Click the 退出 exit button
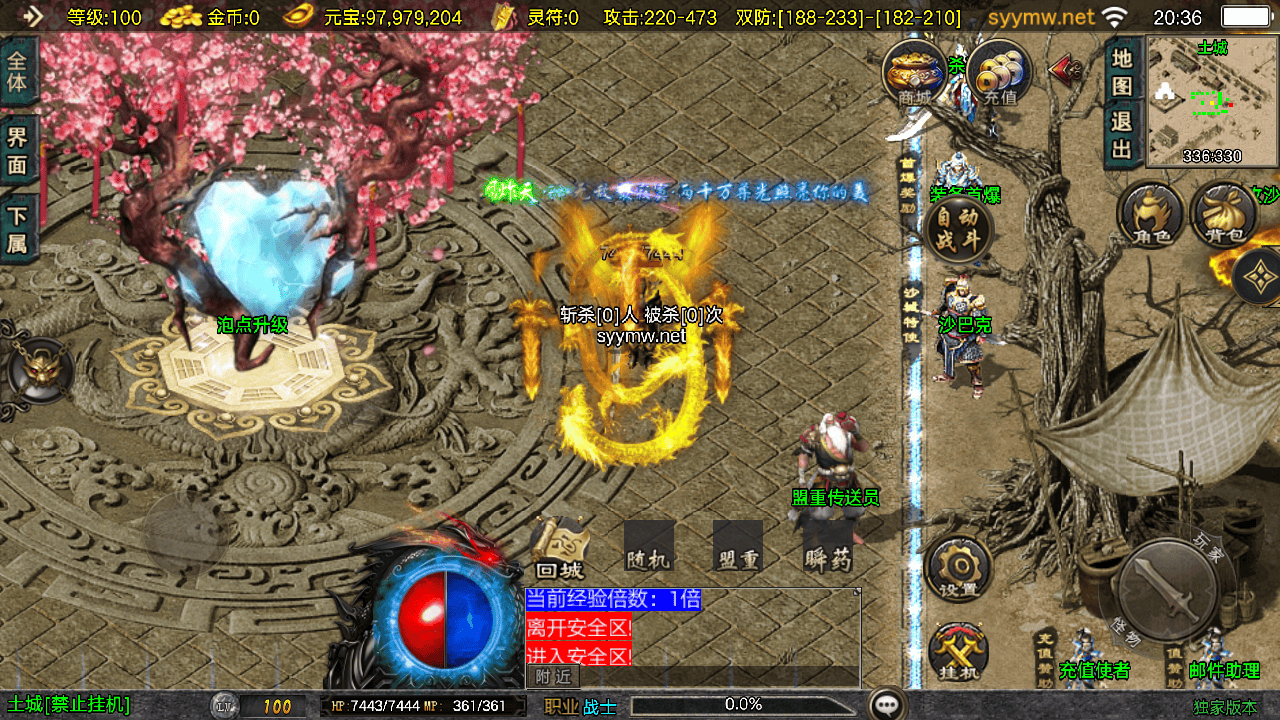The height and width of the screenshot is (720, 1280). pos(1122,135)
